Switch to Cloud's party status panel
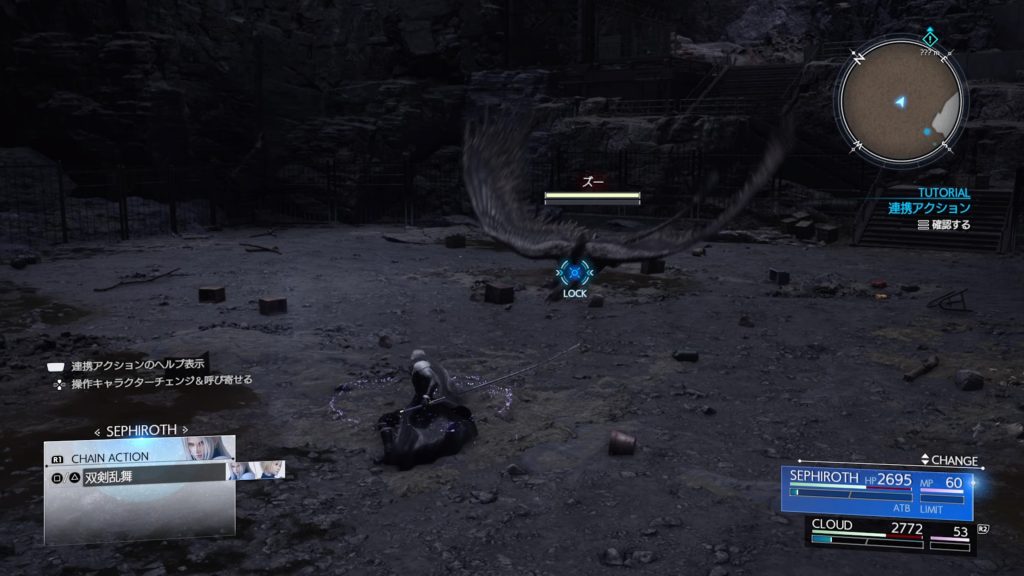1024x576 pixels. click(x=890, y=533)
